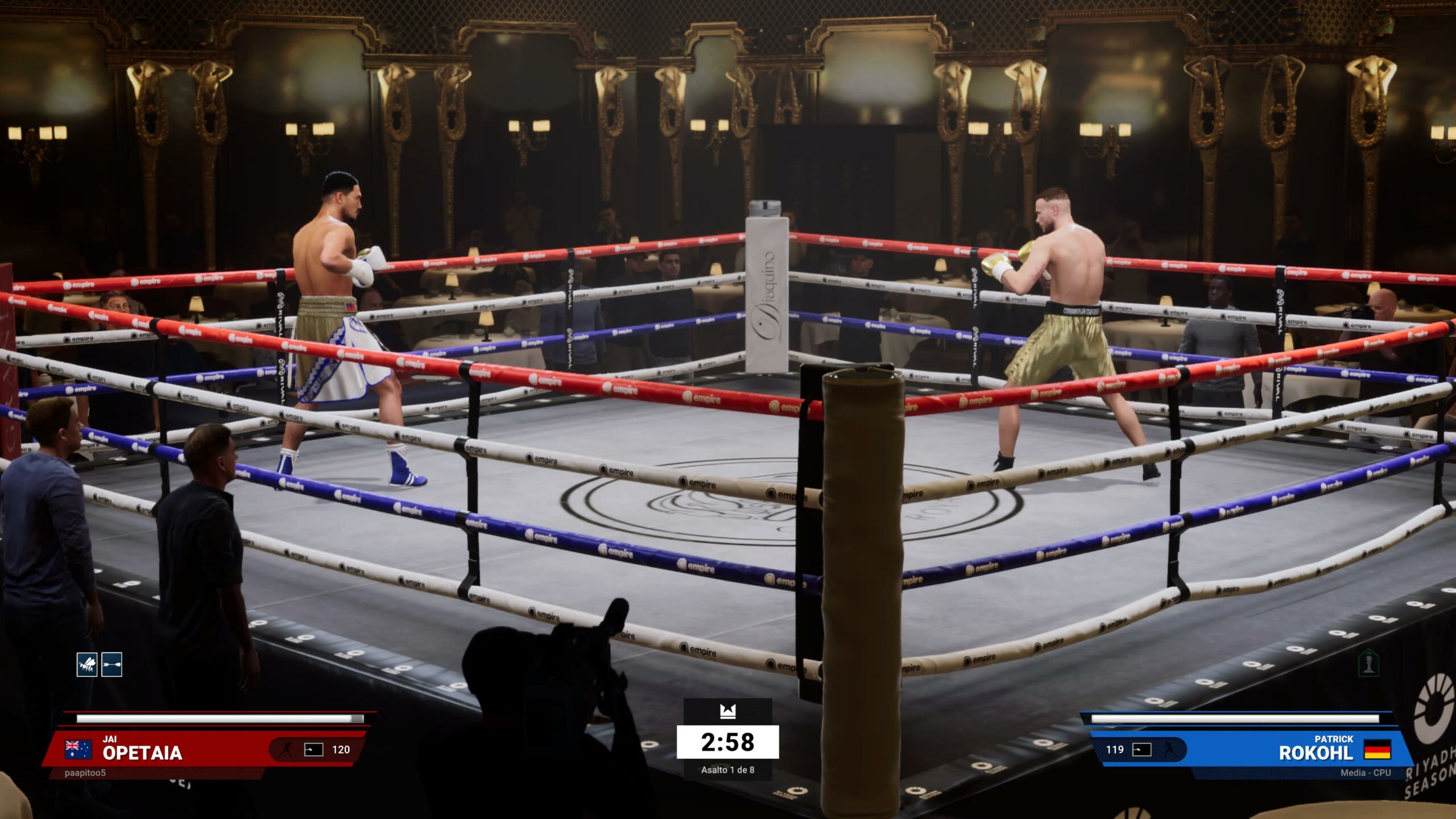Viewport: 1456px width, 819px height.
Task: Click the Australian flag icon
Action: pyautogui.click(x=78, y=750)
